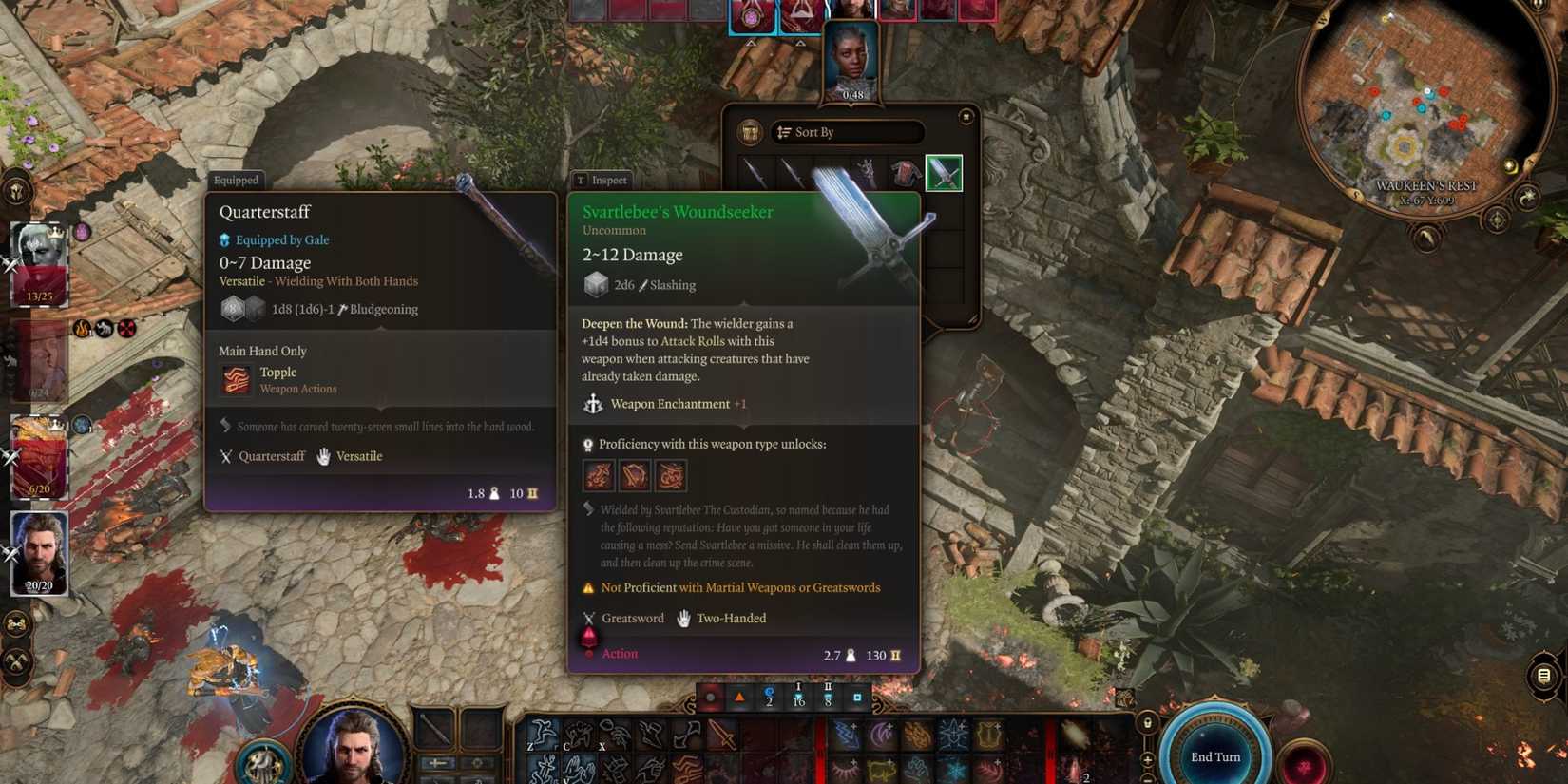The height and width of the screenshot is (784, 1568).
Task: Select Svartlebee's Woundseeker thumbnail in the inventory grid
Action: 944,172
